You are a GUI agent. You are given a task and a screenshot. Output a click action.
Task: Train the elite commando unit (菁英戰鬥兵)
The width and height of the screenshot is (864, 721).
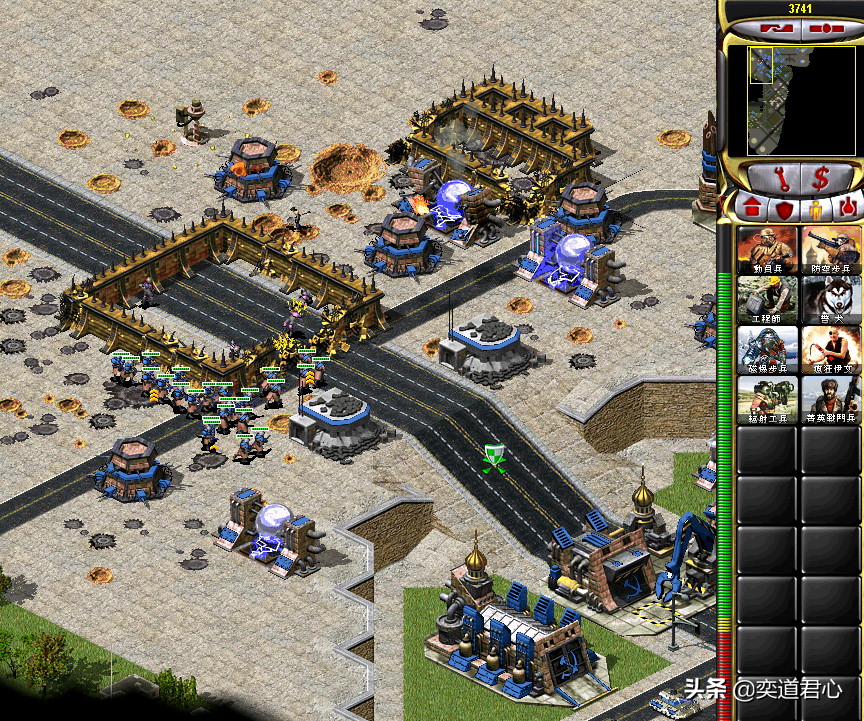click(x=831, y=400)
